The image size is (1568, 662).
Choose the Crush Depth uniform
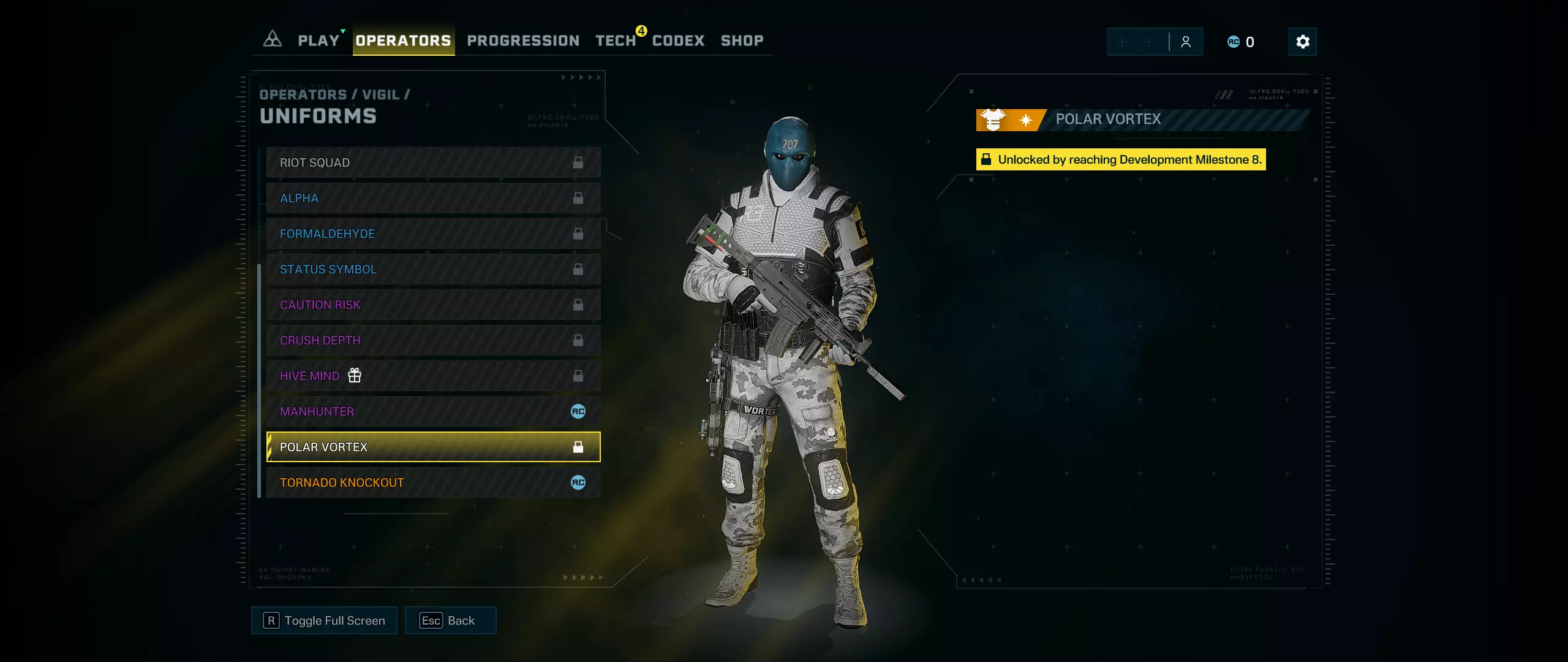click(x=433, y=340)
